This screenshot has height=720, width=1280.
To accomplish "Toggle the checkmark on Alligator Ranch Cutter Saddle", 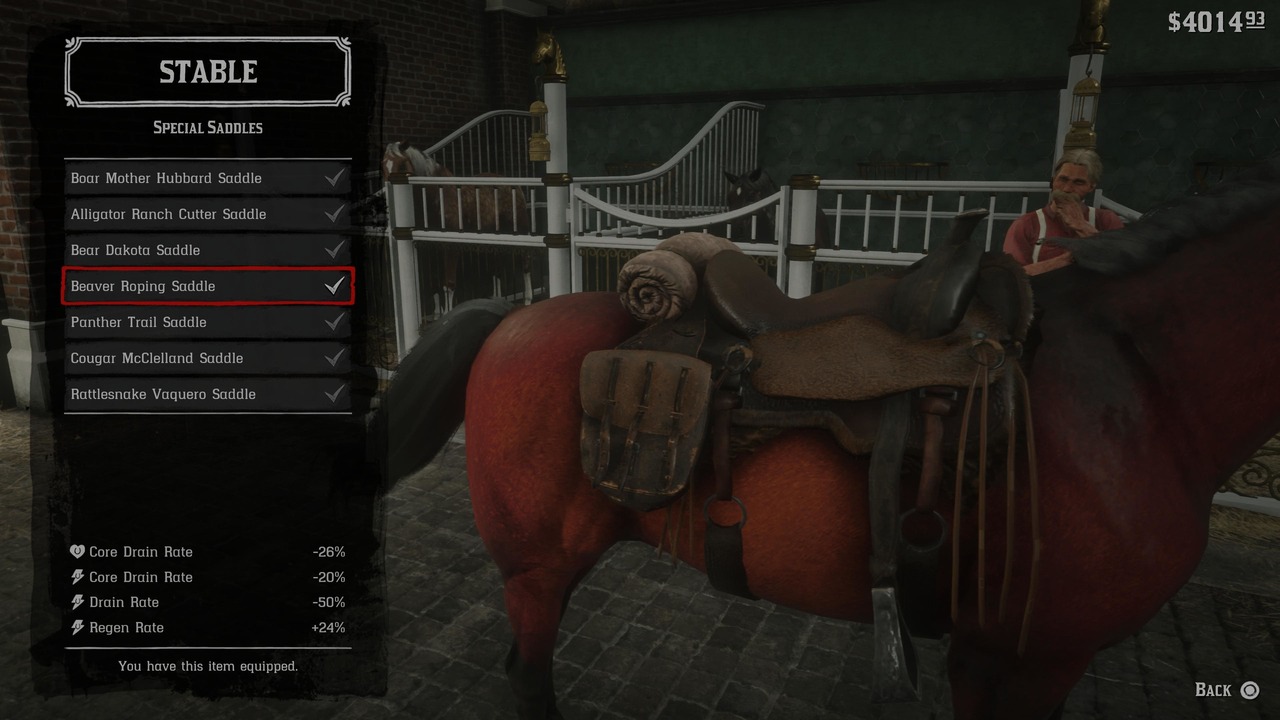I will [x=335, y=213].
